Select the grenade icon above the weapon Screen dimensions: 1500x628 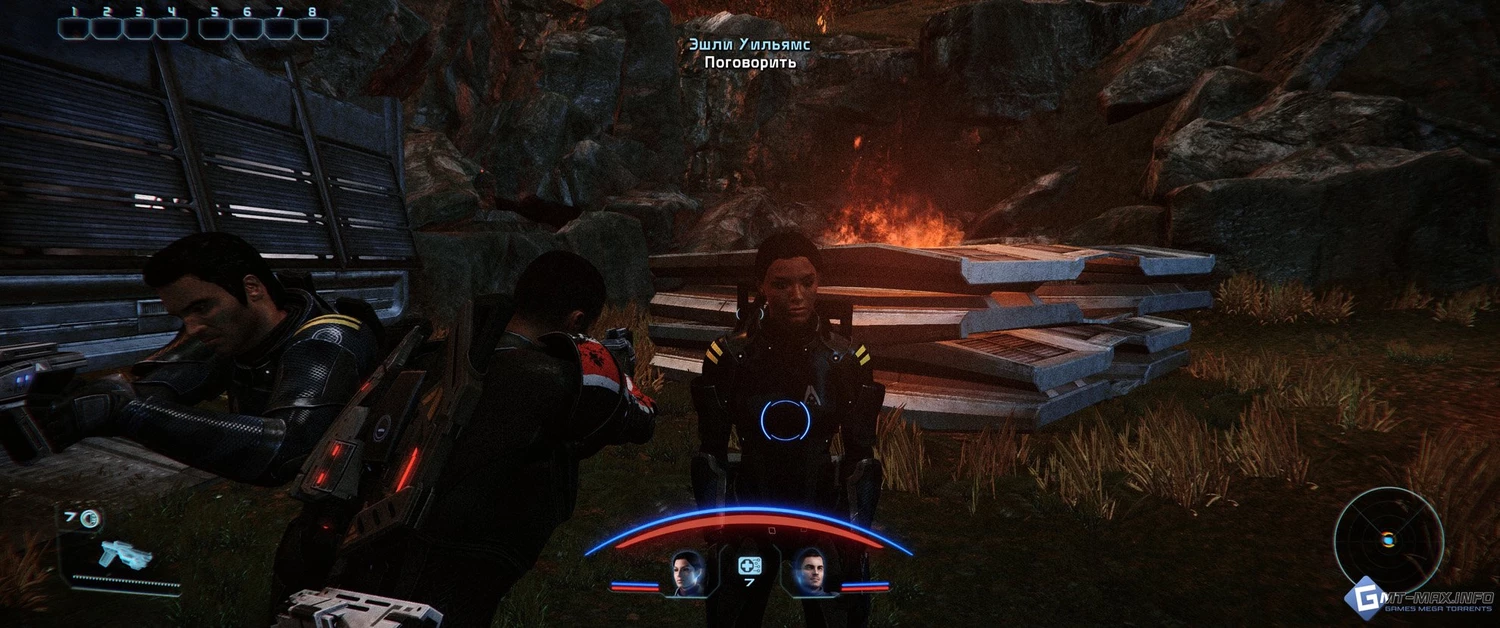91,517
